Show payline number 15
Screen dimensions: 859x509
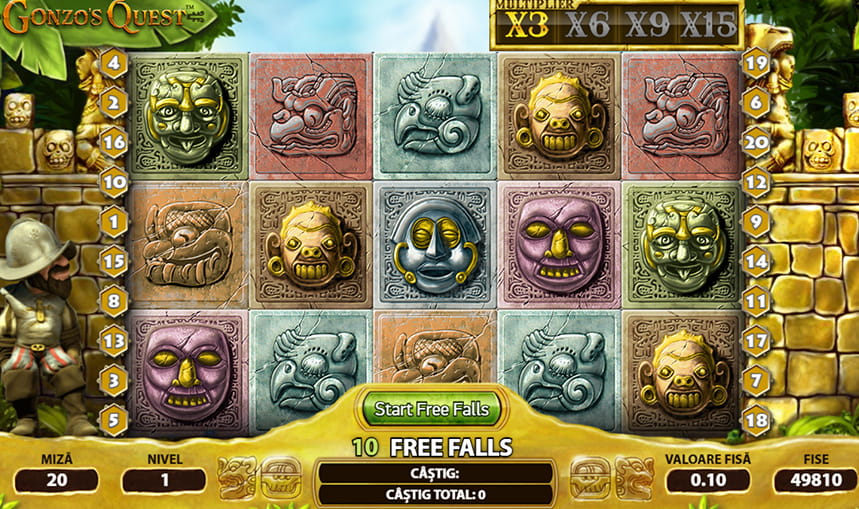pyautogui.click(x=114, y=262)
